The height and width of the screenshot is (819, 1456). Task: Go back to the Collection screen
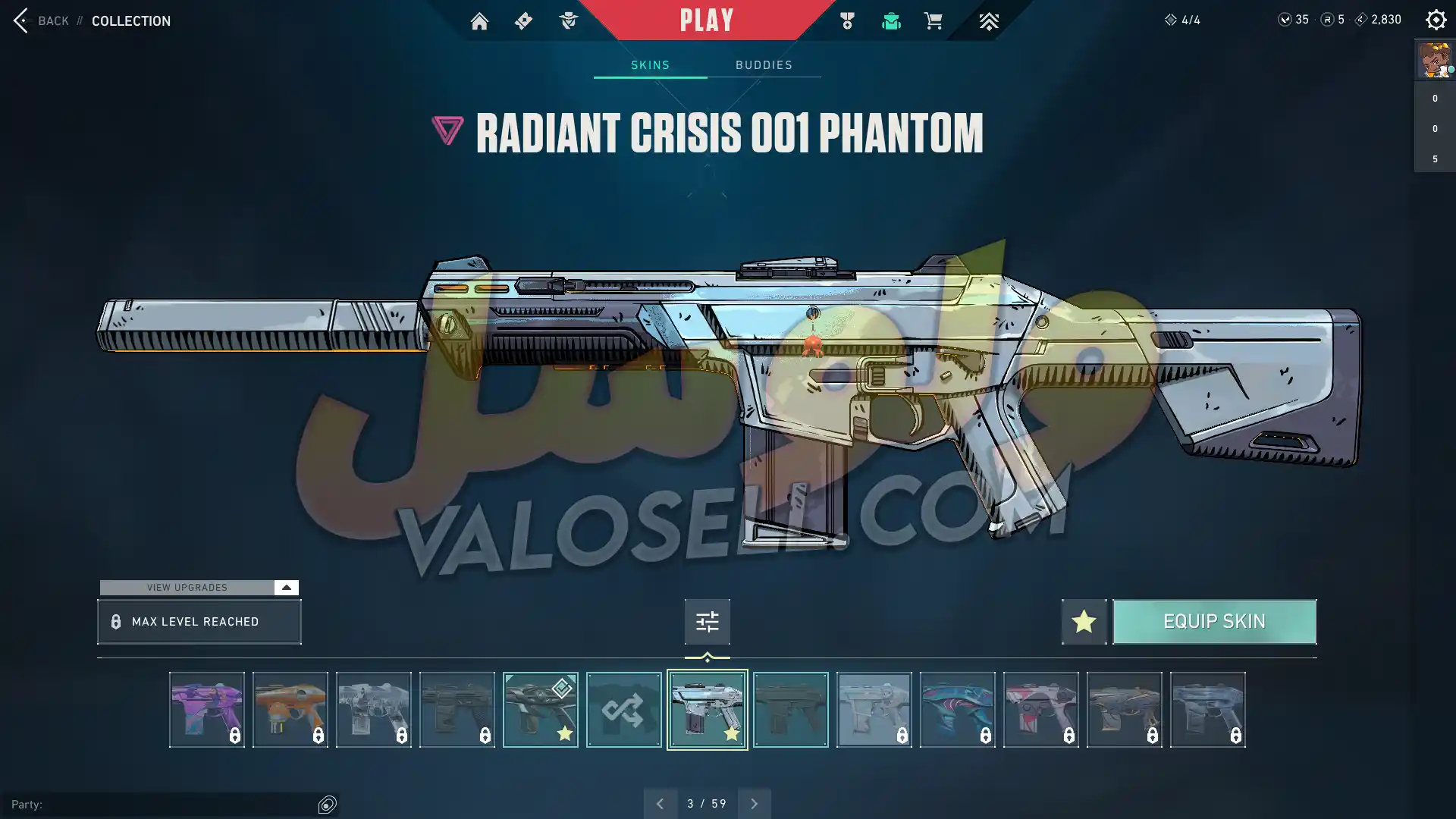pyautogui.click(x=42, y=20)
